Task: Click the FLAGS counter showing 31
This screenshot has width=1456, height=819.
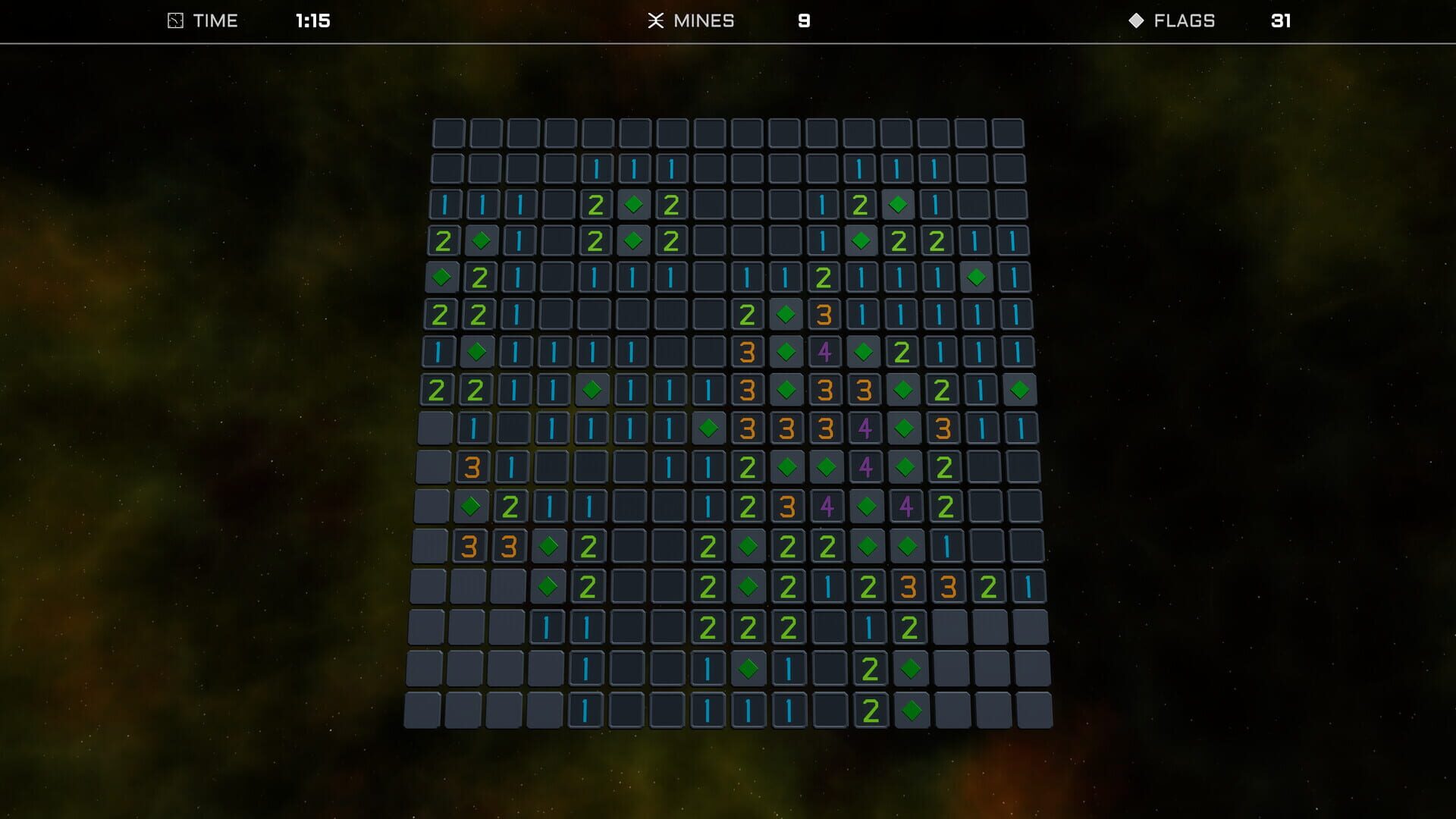Action: click(1282, 21)
